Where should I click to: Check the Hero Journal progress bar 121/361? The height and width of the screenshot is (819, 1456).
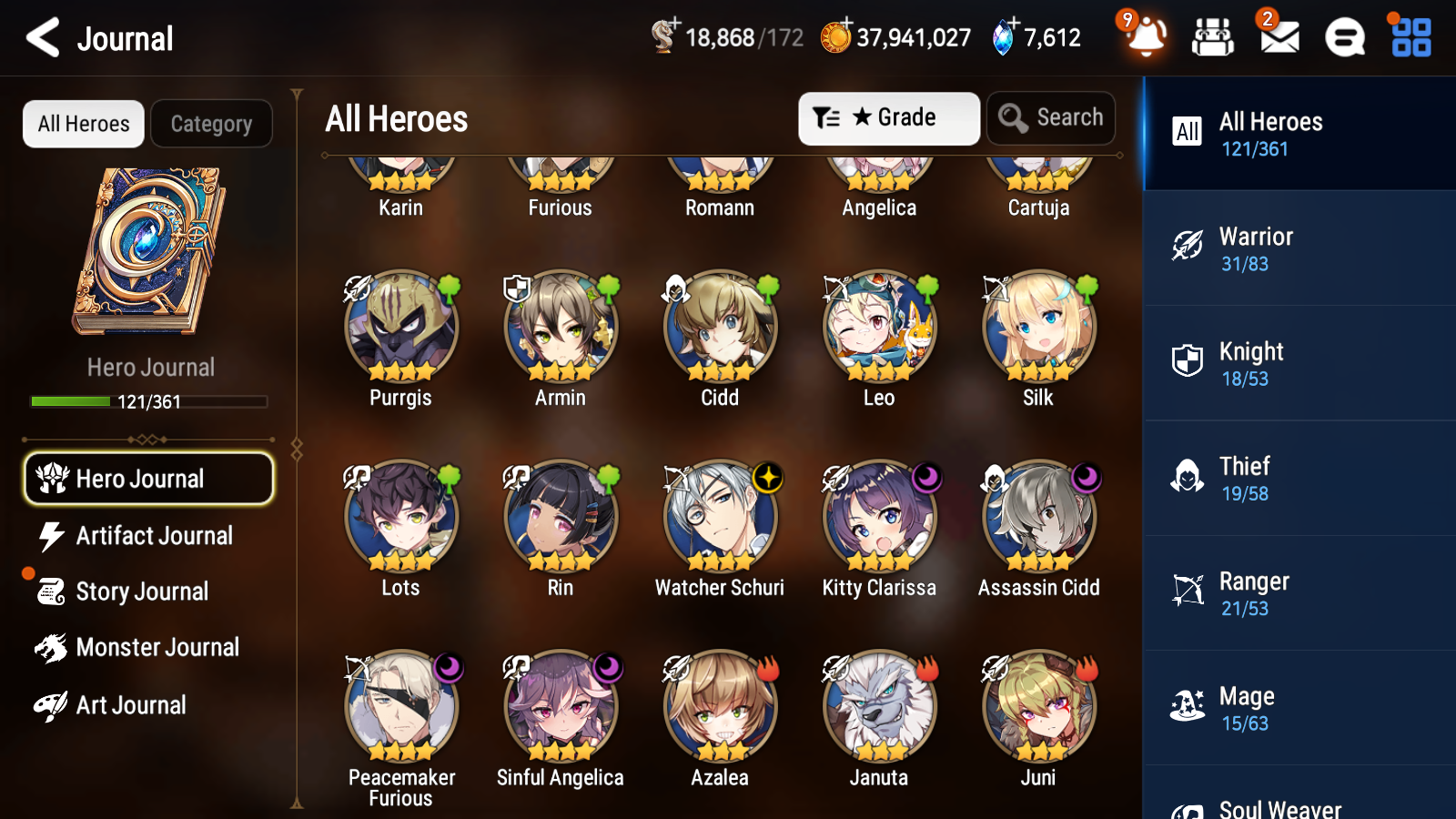148,400
